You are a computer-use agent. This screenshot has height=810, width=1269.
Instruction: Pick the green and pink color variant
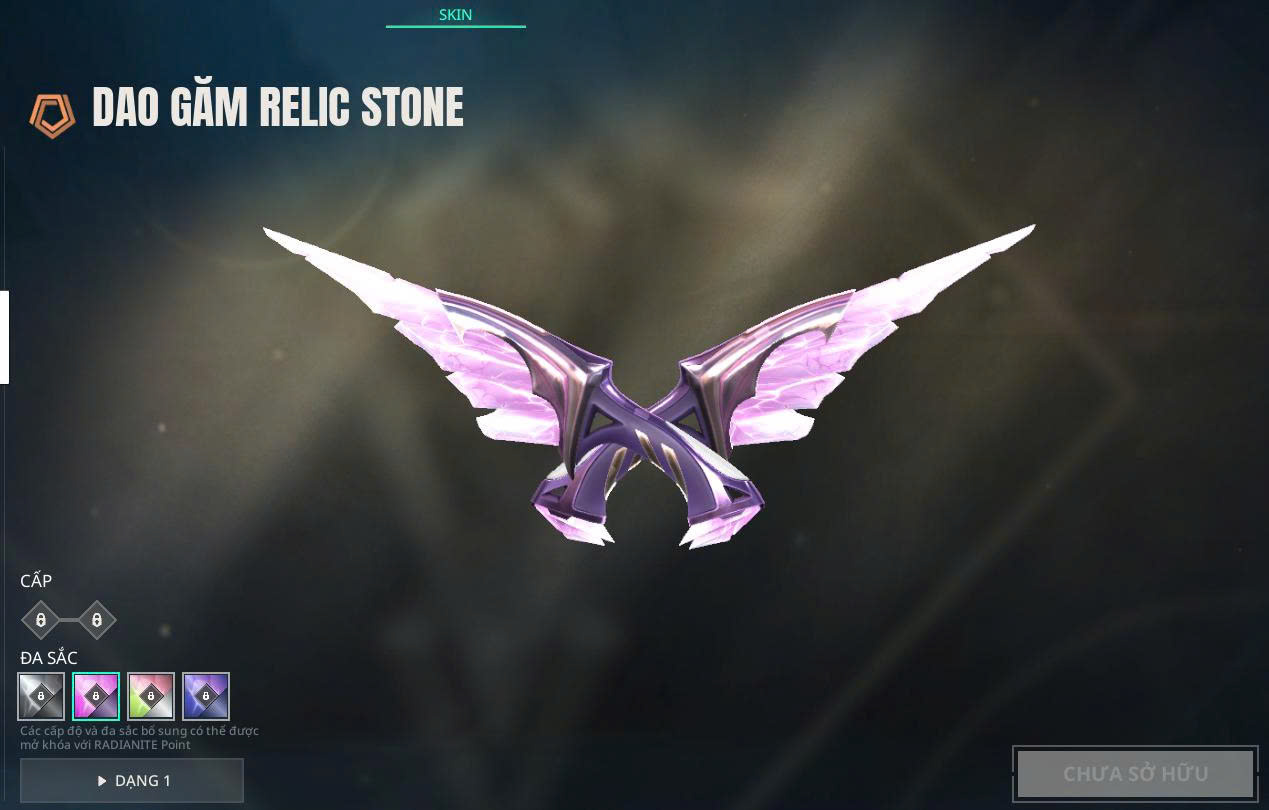tap(151, 696)
